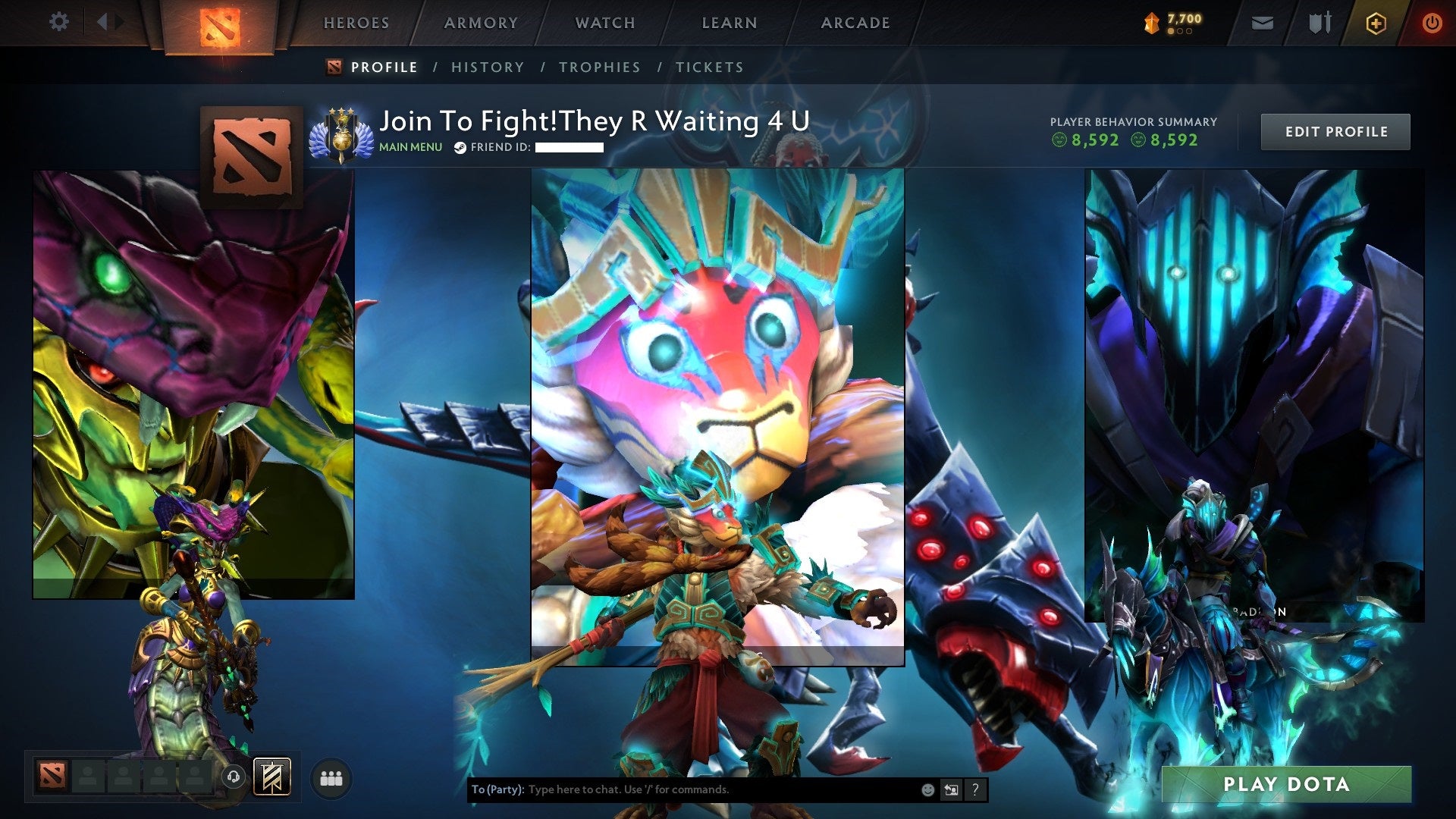Click the EDIT PROFILE button
Screen dimensions: 1456x819
[1335, 130]
